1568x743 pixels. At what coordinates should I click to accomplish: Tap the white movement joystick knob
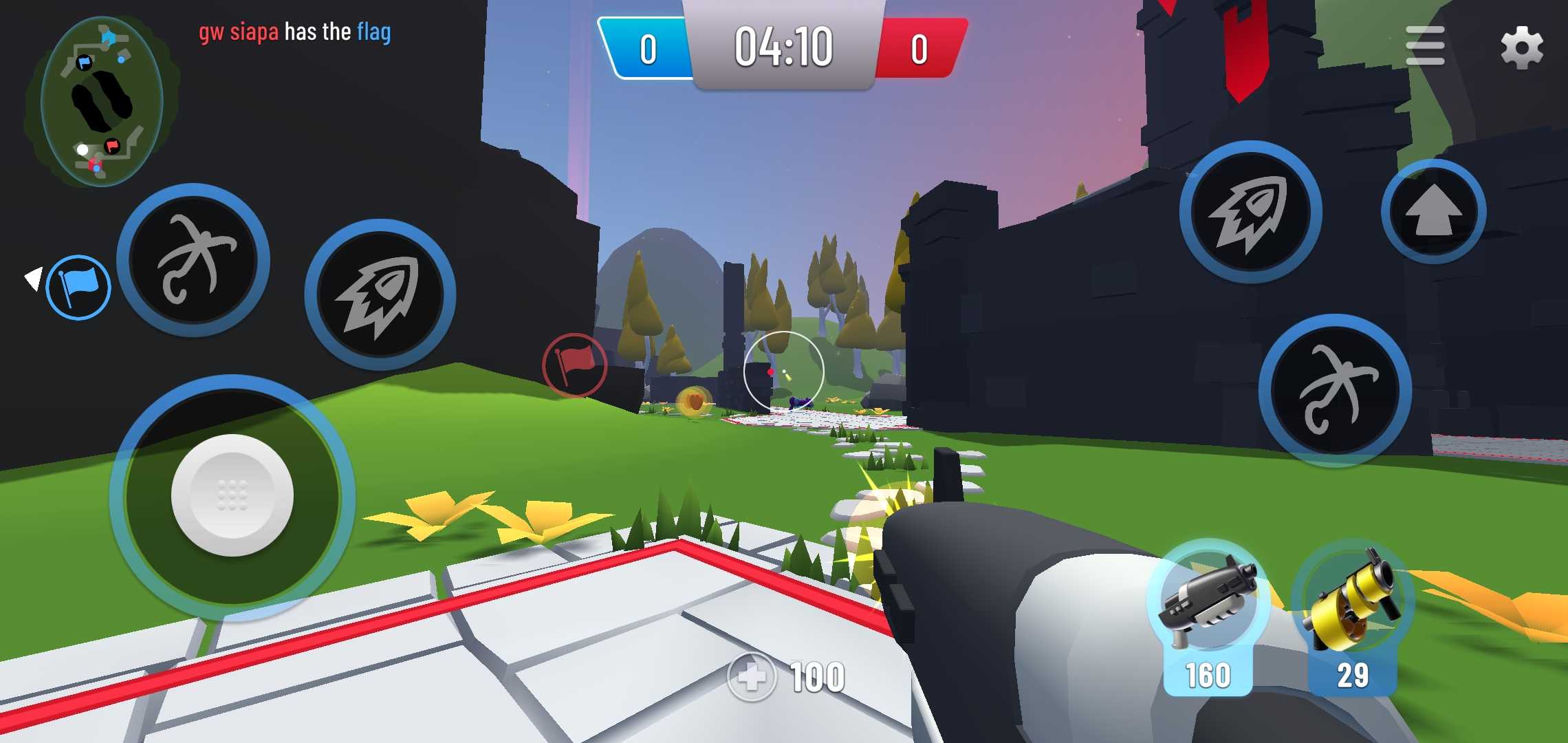232,495
